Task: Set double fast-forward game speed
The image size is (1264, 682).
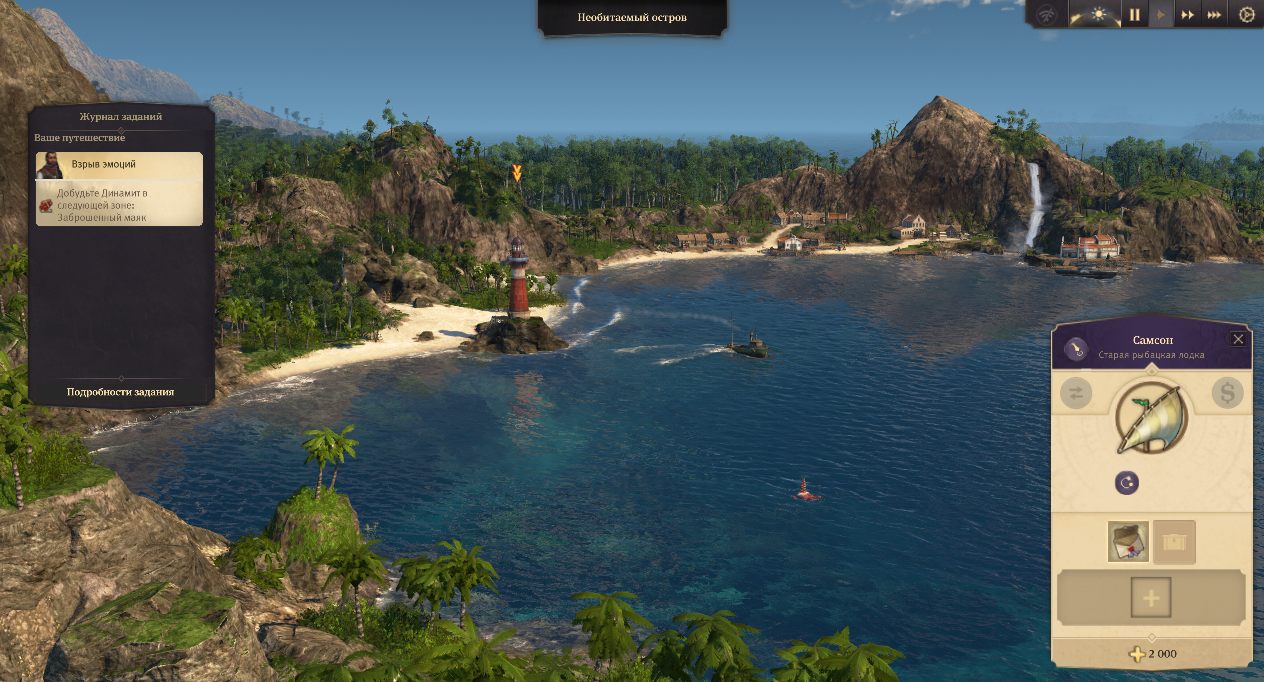Action: [x=1188, y=15]
